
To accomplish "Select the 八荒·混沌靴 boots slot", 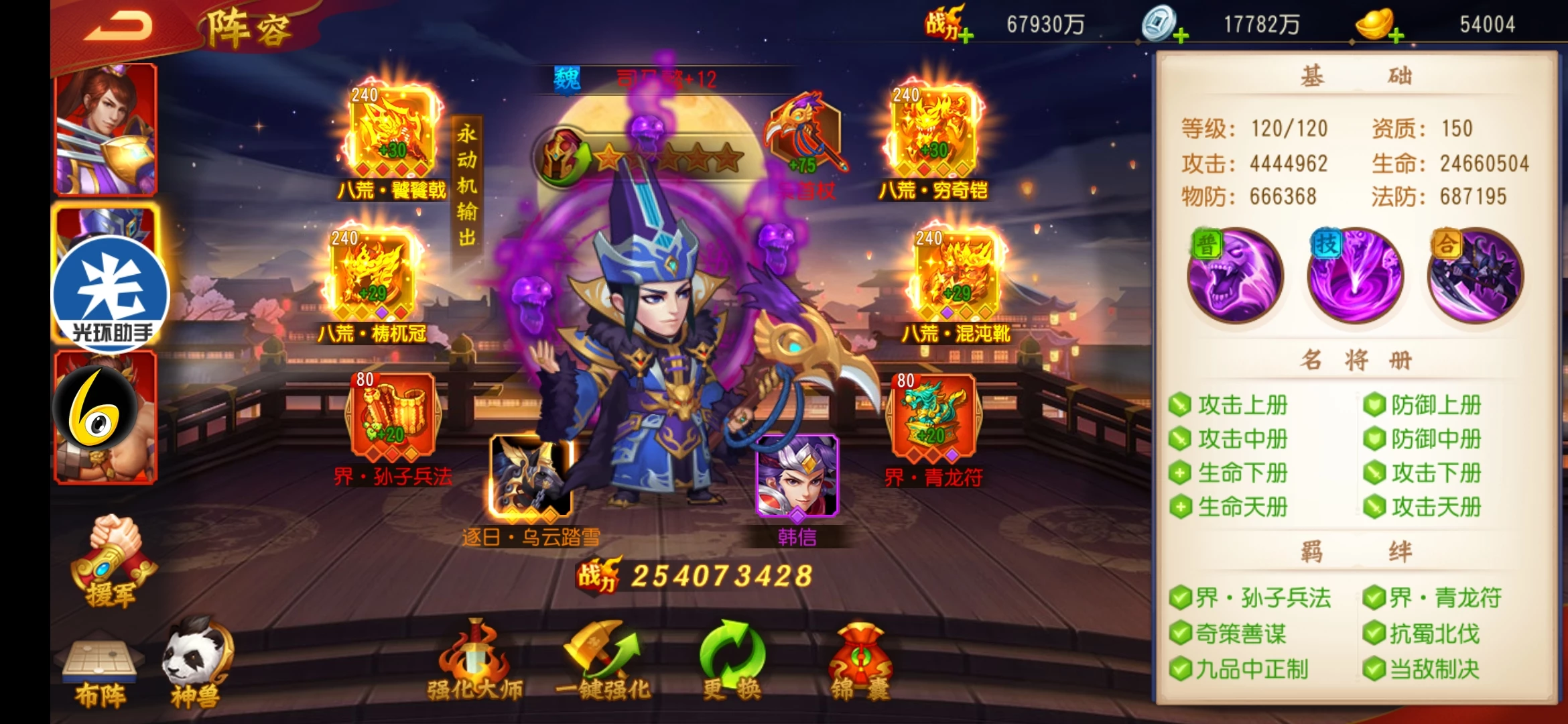I will point(956,275).
